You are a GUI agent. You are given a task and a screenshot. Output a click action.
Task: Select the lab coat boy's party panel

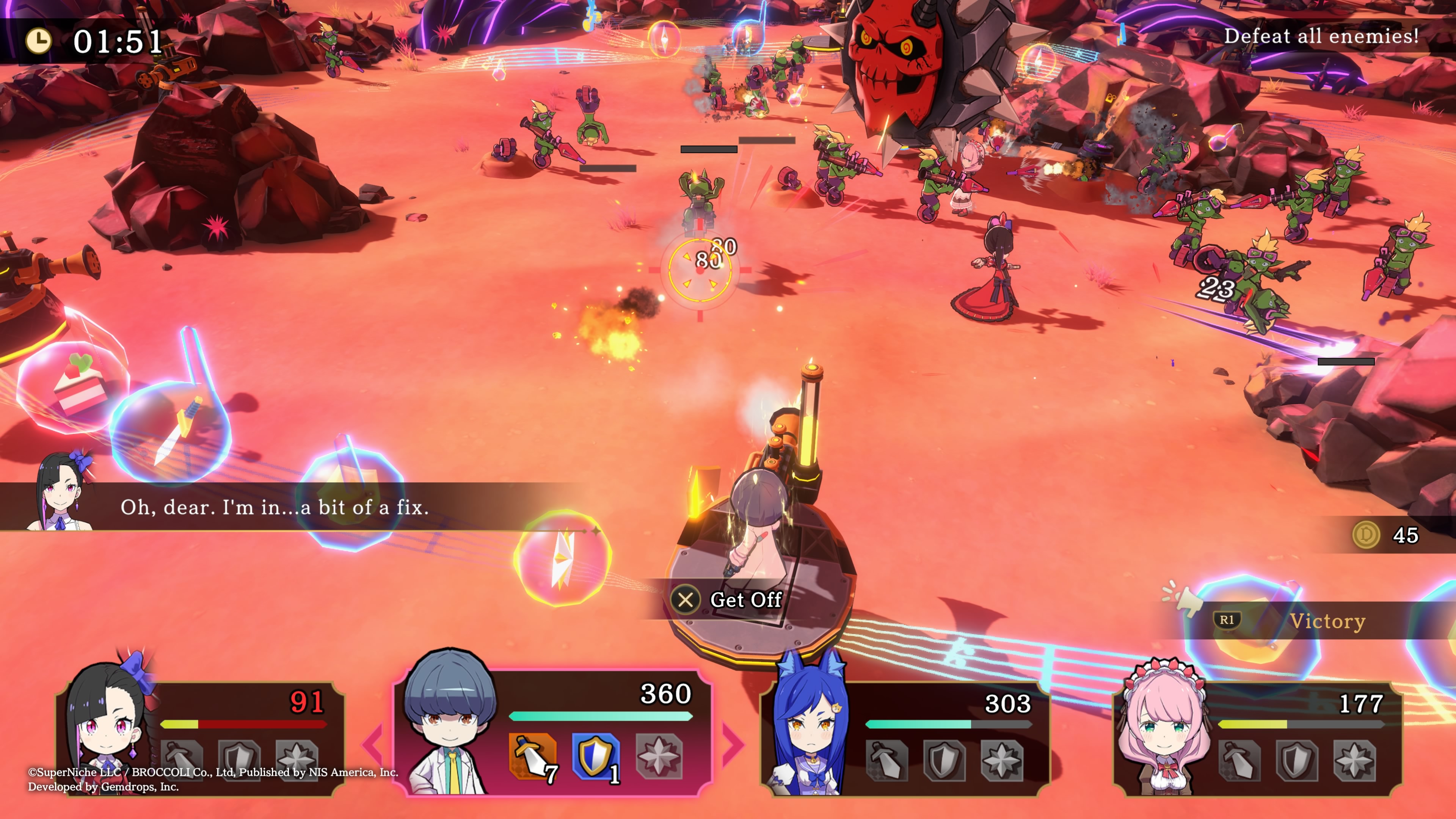tap(553, 732)
